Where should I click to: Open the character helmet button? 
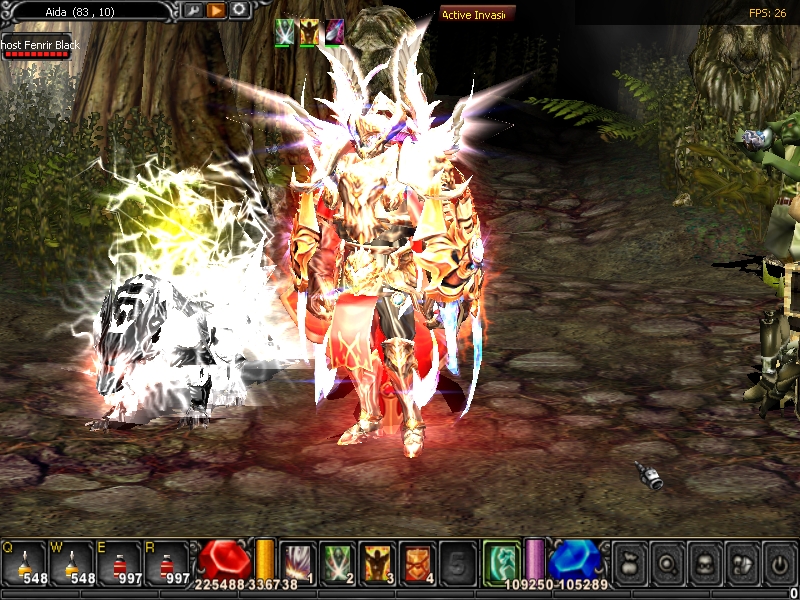point(704,563)
